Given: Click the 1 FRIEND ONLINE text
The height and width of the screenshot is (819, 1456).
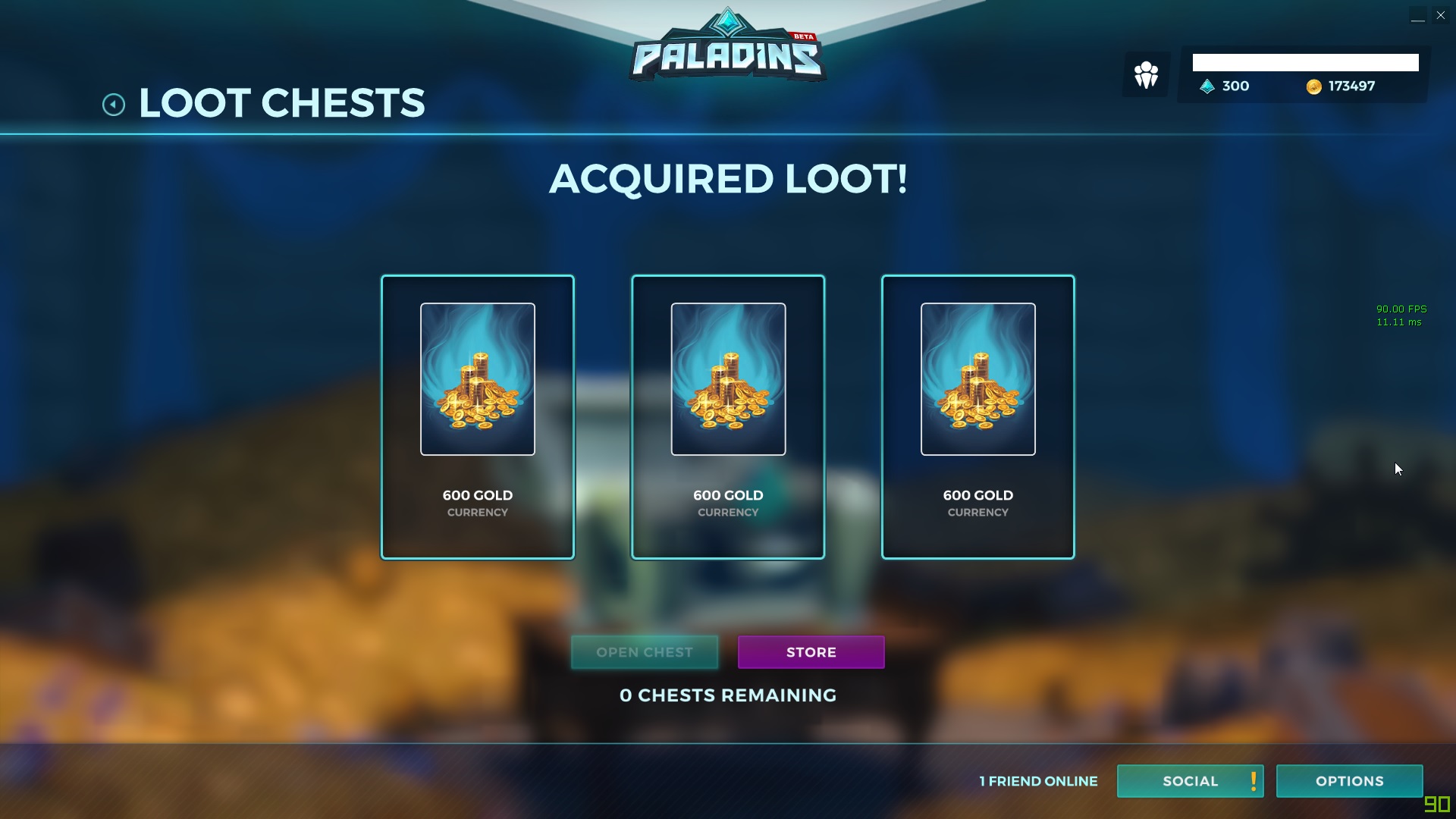Looking at the screenshot, I should tap(1038, 781).
